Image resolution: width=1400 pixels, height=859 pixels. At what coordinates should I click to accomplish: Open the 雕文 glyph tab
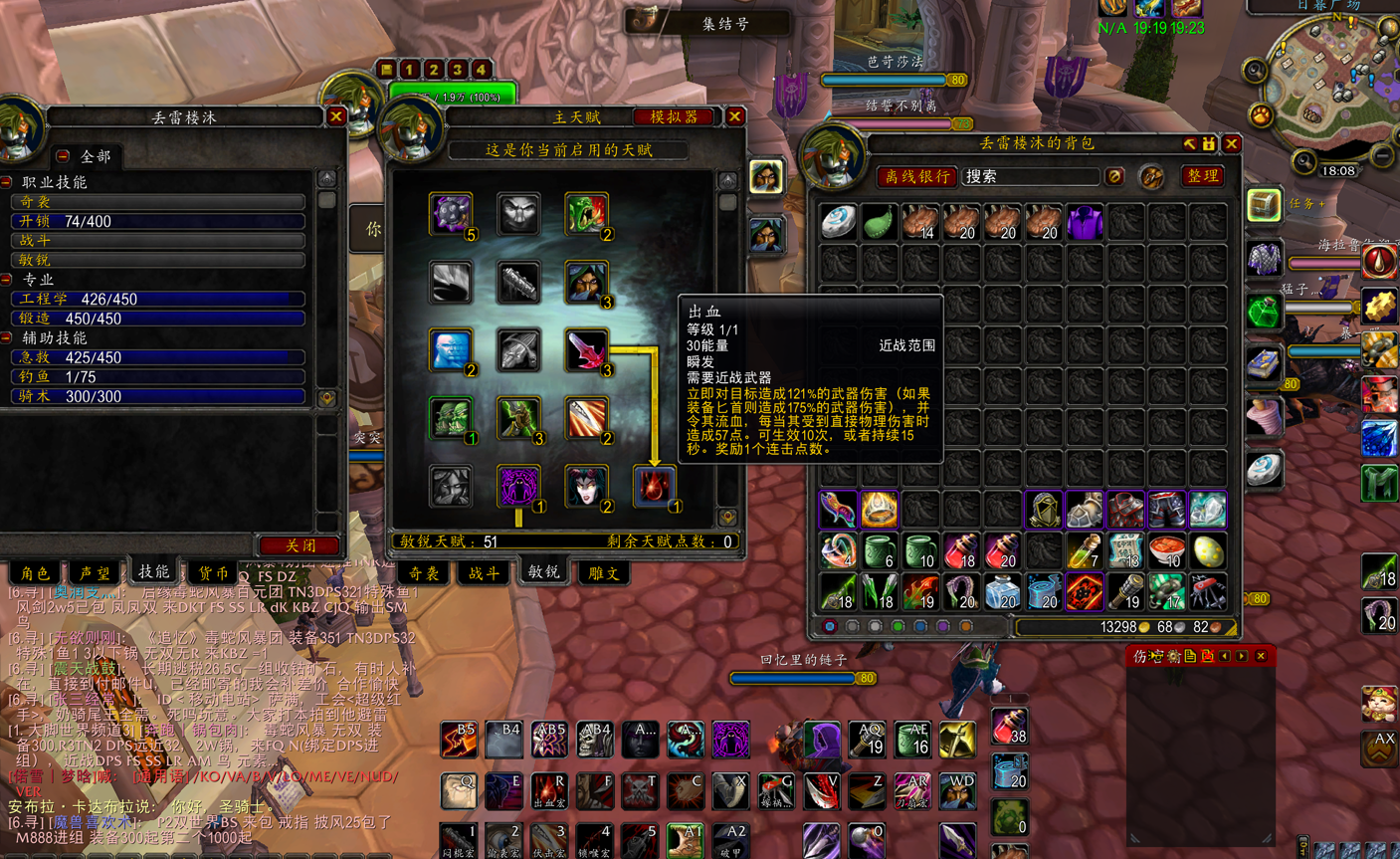coord(604,573)
